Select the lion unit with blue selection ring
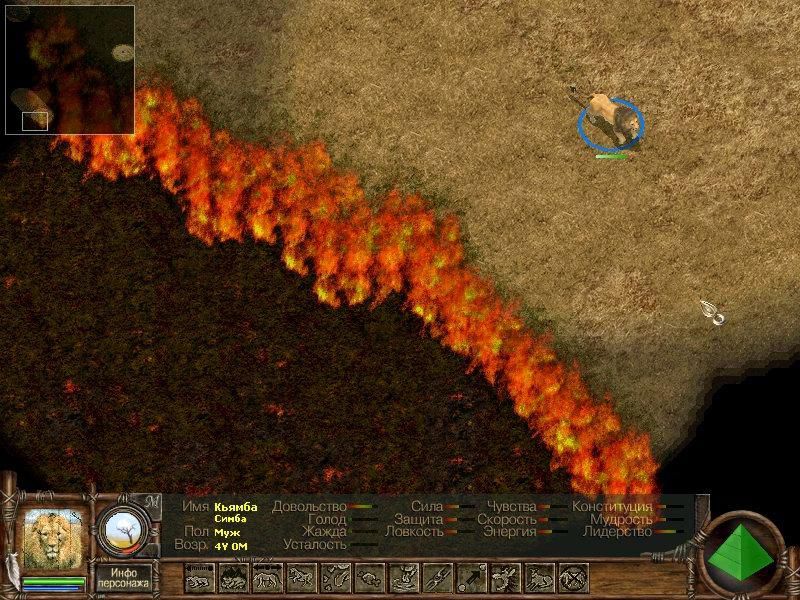 609,121
